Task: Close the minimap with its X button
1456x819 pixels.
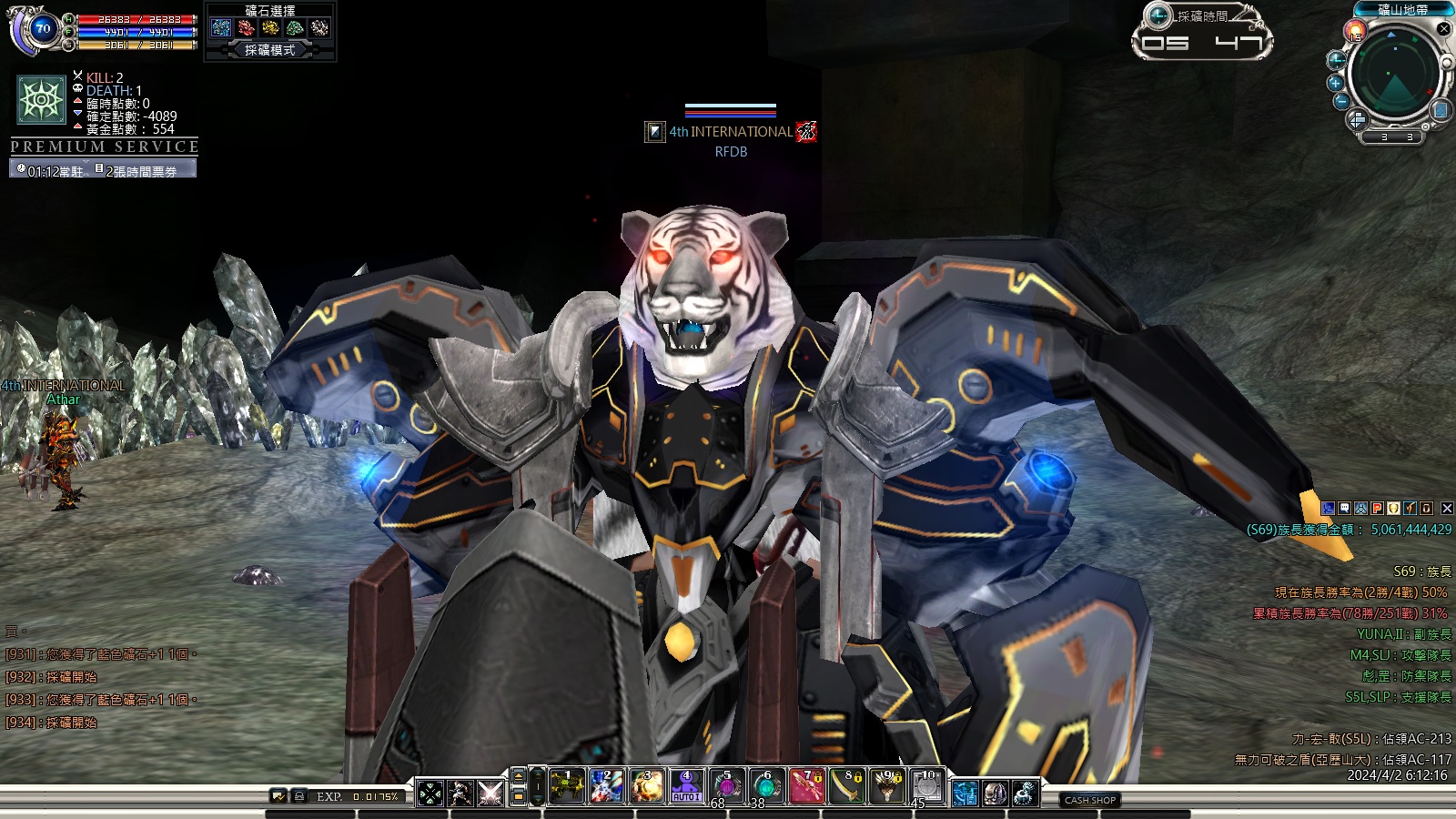Action: [1443, 29]
